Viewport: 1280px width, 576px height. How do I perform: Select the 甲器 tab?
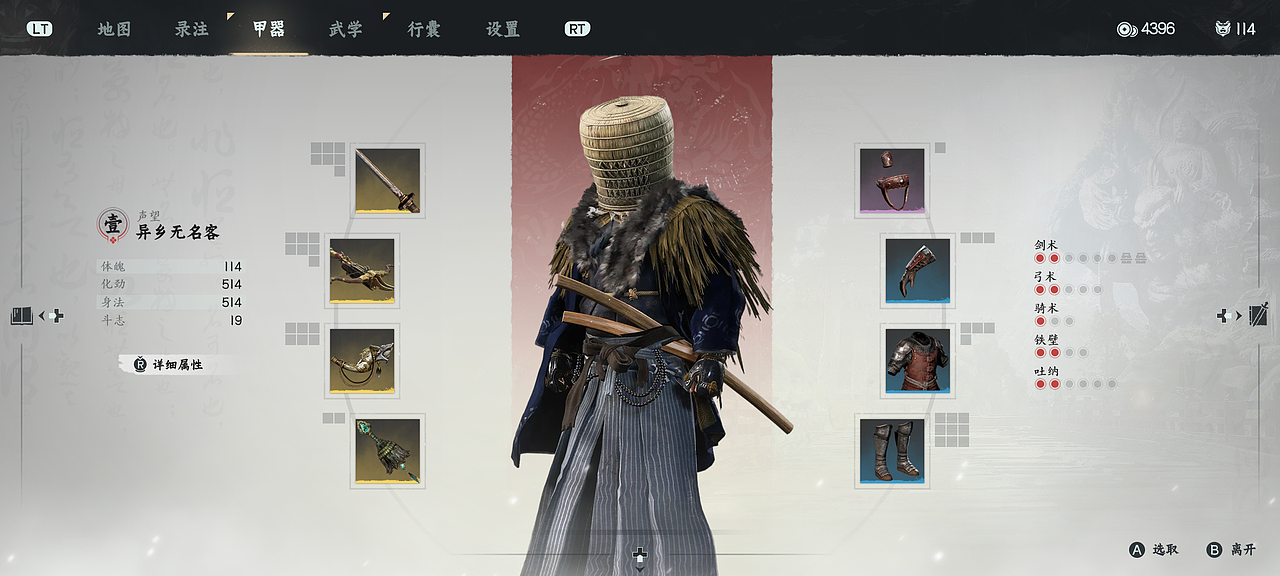tap(268, 29)
